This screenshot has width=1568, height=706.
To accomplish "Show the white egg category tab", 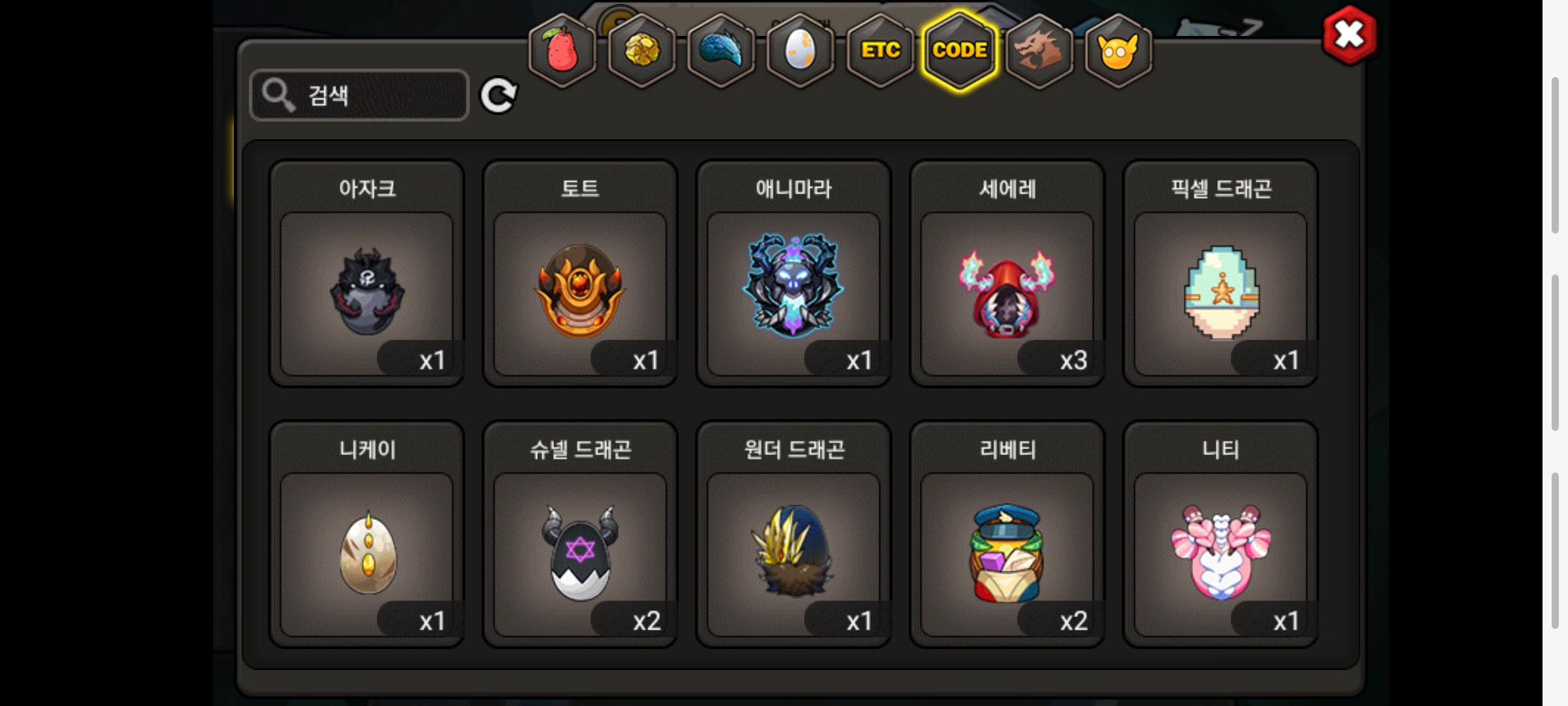I will (x=800, y=50).
